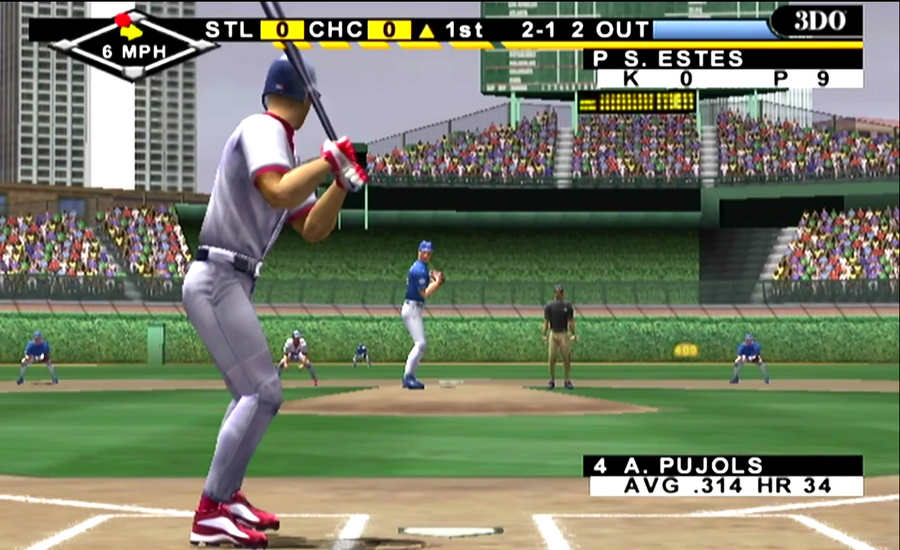
Task: Select the A. Pujols batter info panel
Action: [x=722, y=476]
